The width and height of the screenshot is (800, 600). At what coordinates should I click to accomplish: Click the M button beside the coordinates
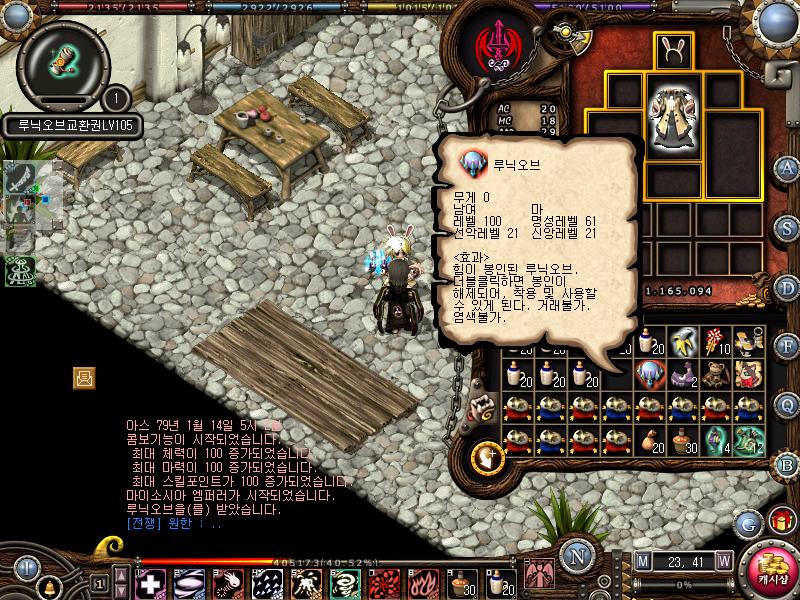(x=642, y=561)
